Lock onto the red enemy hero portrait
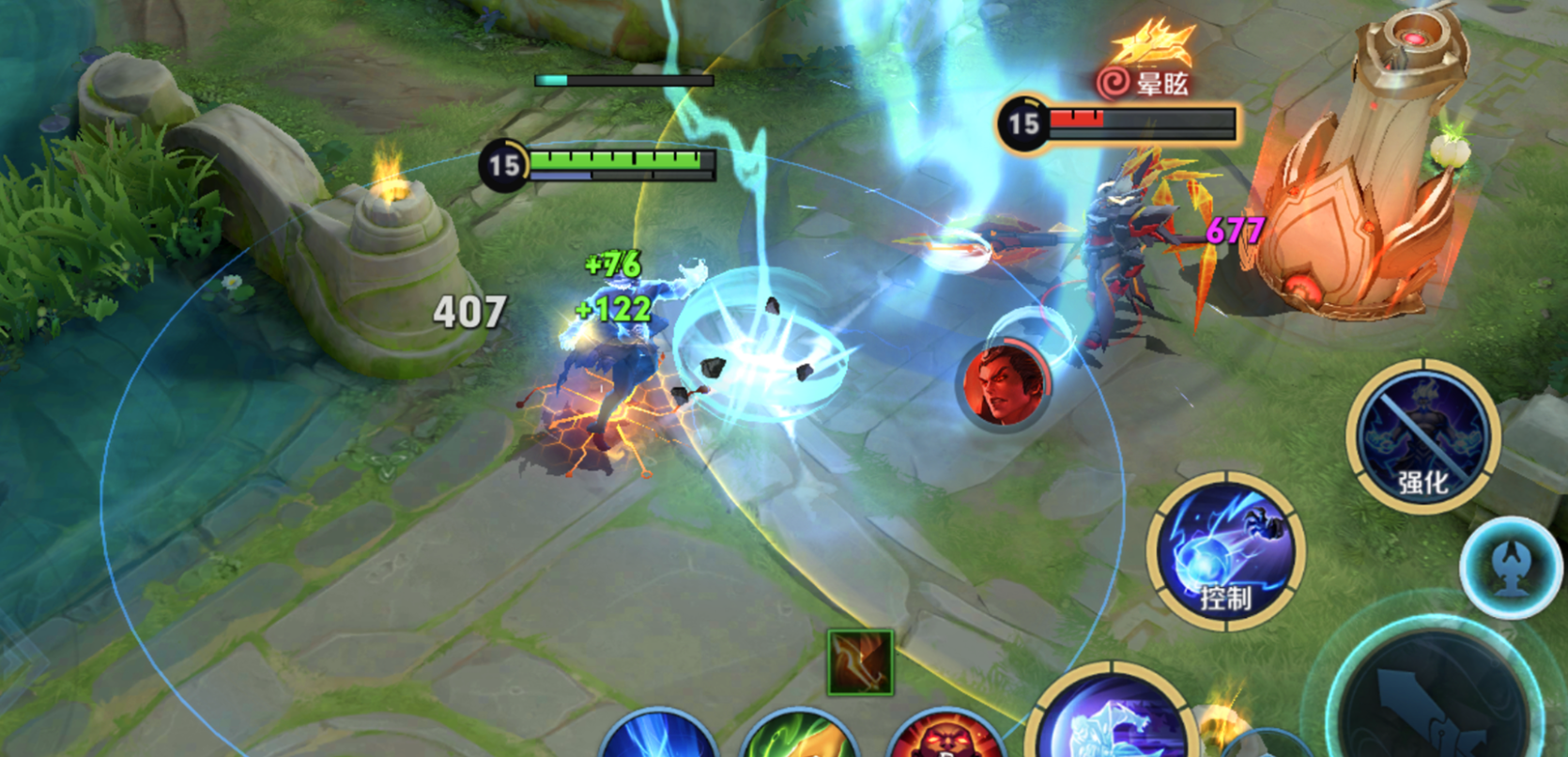 pos(1004,385)
